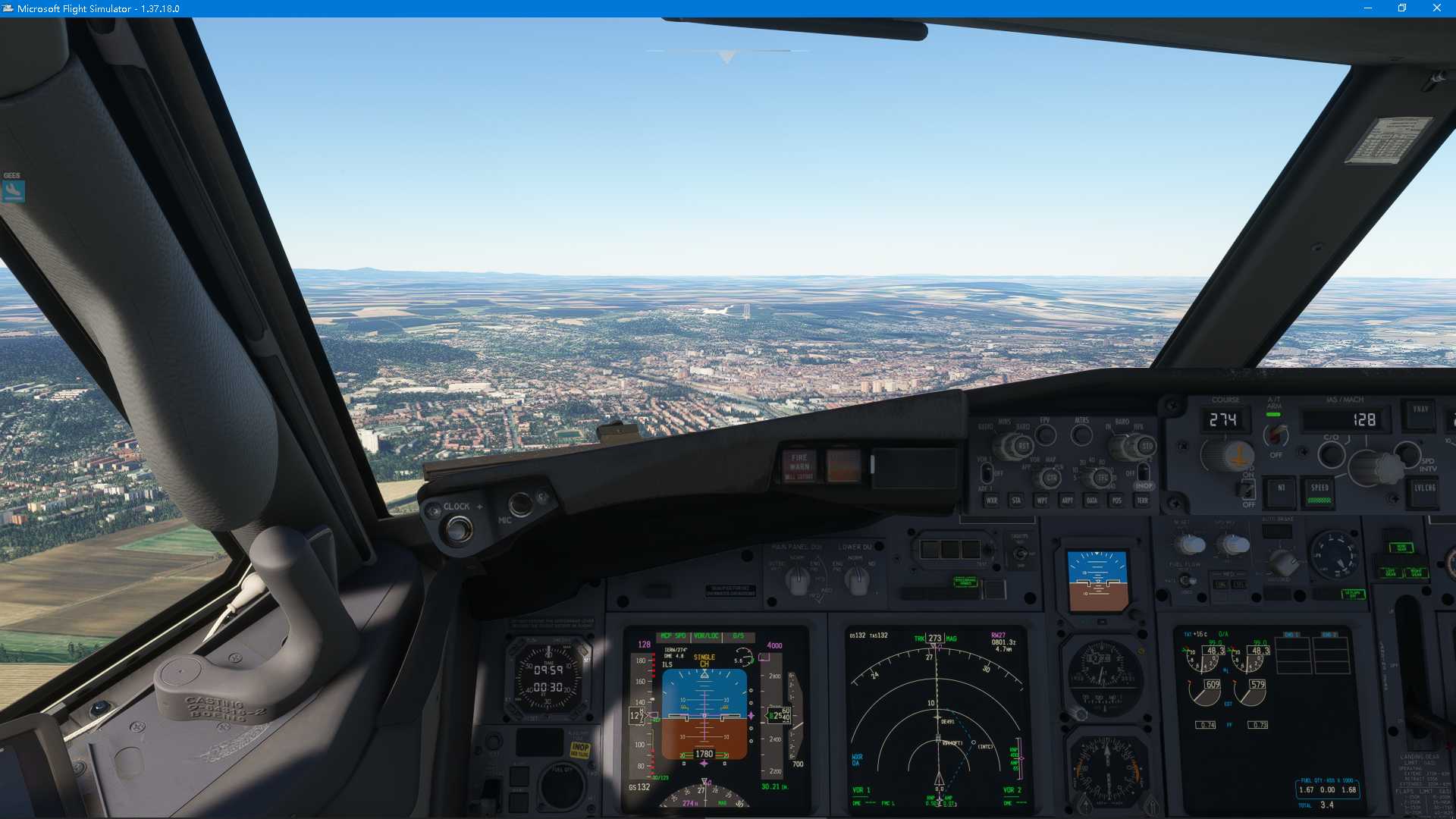This screenshot has height=819, width=1456.
Task: Click the GEES assistance icon near the windshield
Action: pyautogui.click(x=13, y=190)
